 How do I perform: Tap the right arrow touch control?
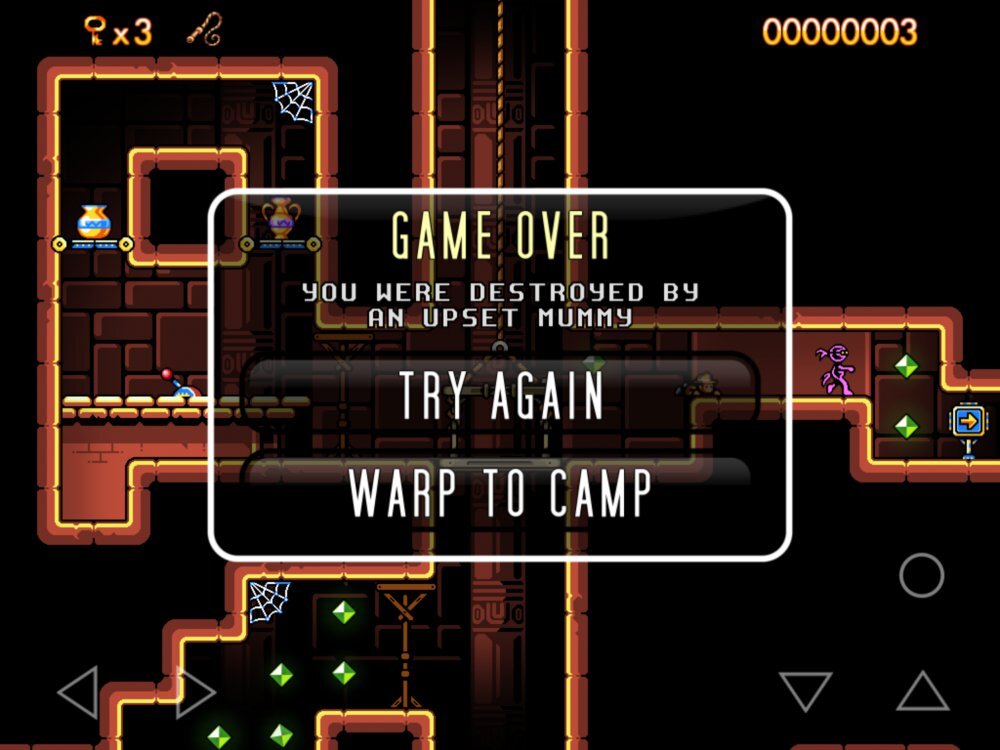pos(195,691)
